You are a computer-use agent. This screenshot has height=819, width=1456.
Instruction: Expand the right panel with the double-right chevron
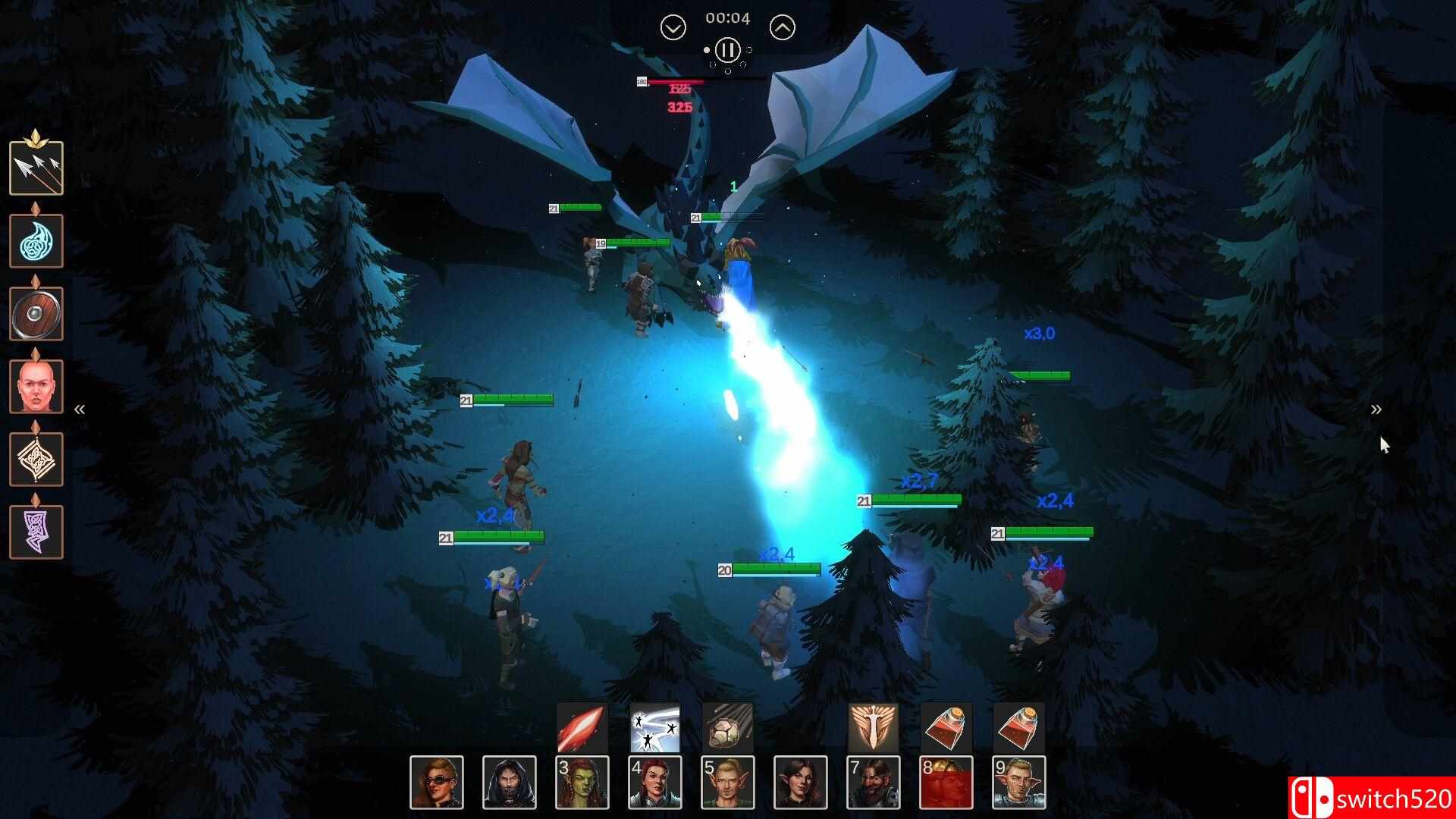(x=1376, y=409)
